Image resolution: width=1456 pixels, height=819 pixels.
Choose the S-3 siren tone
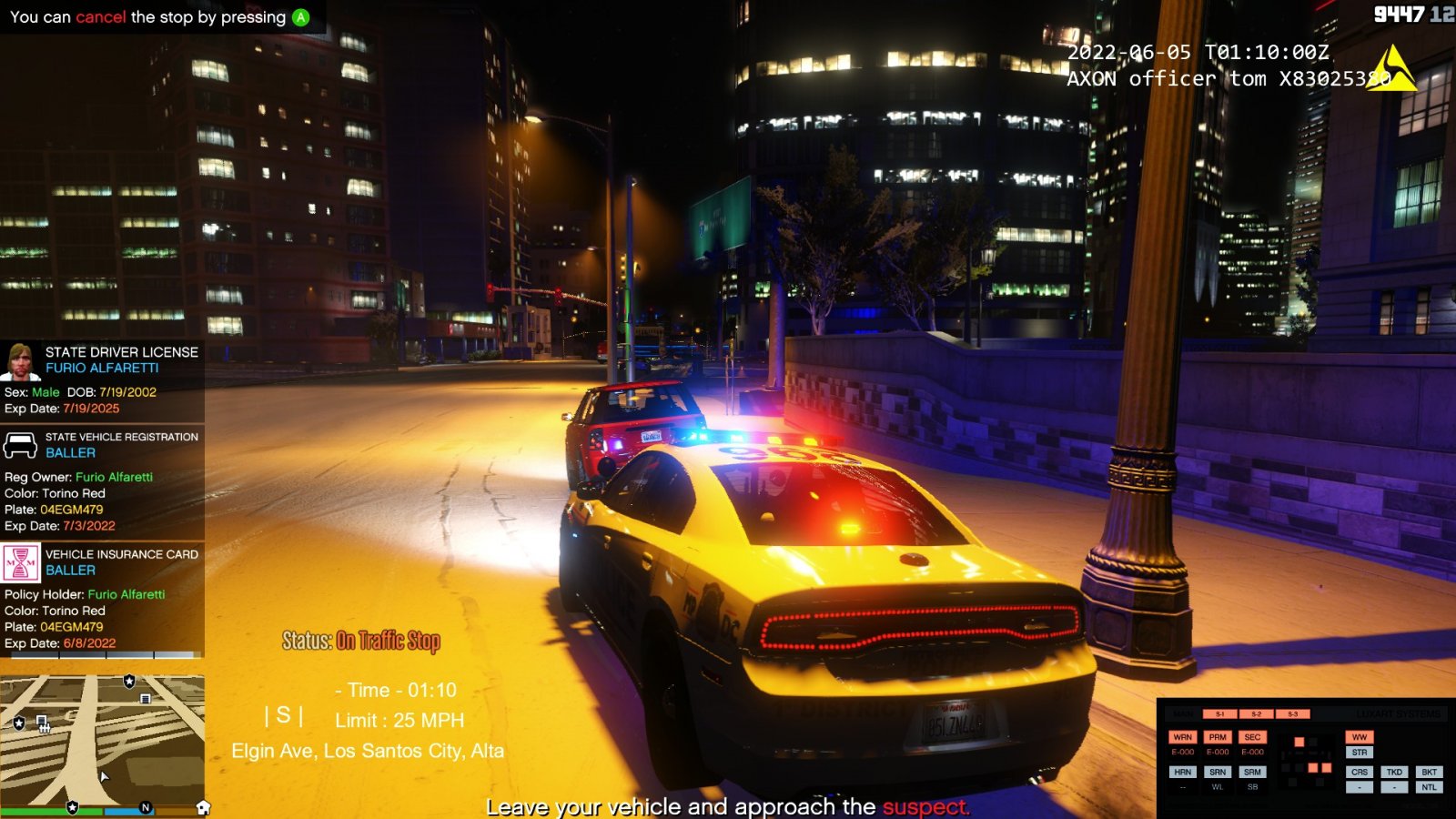coord(1292,714)
